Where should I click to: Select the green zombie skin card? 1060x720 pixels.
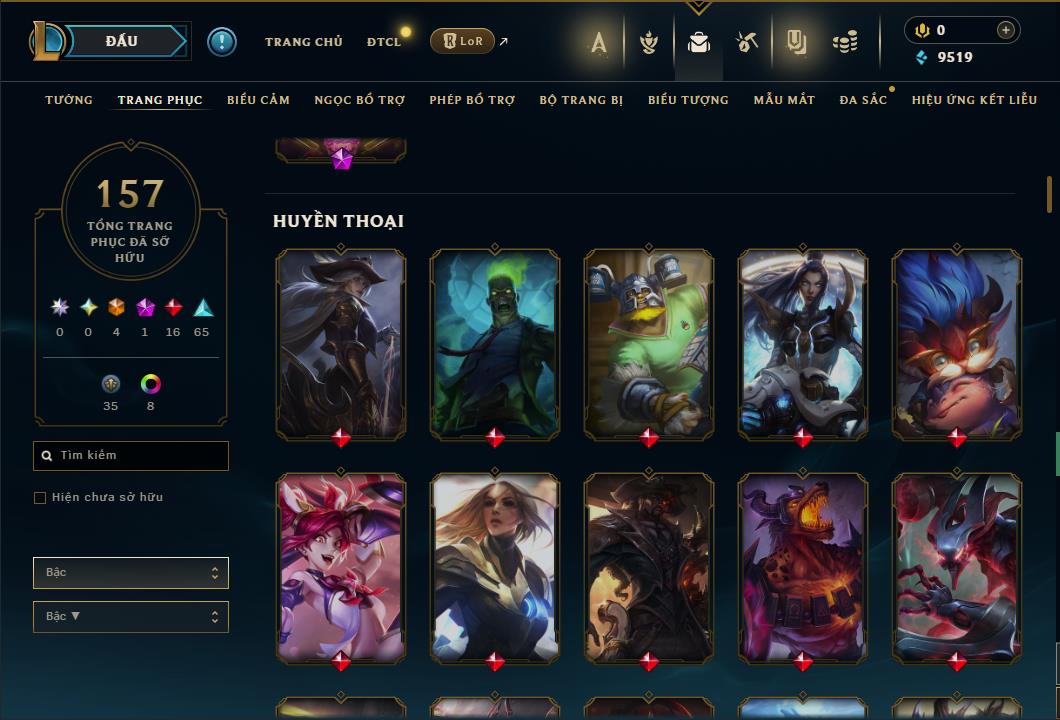click(495, 343)
